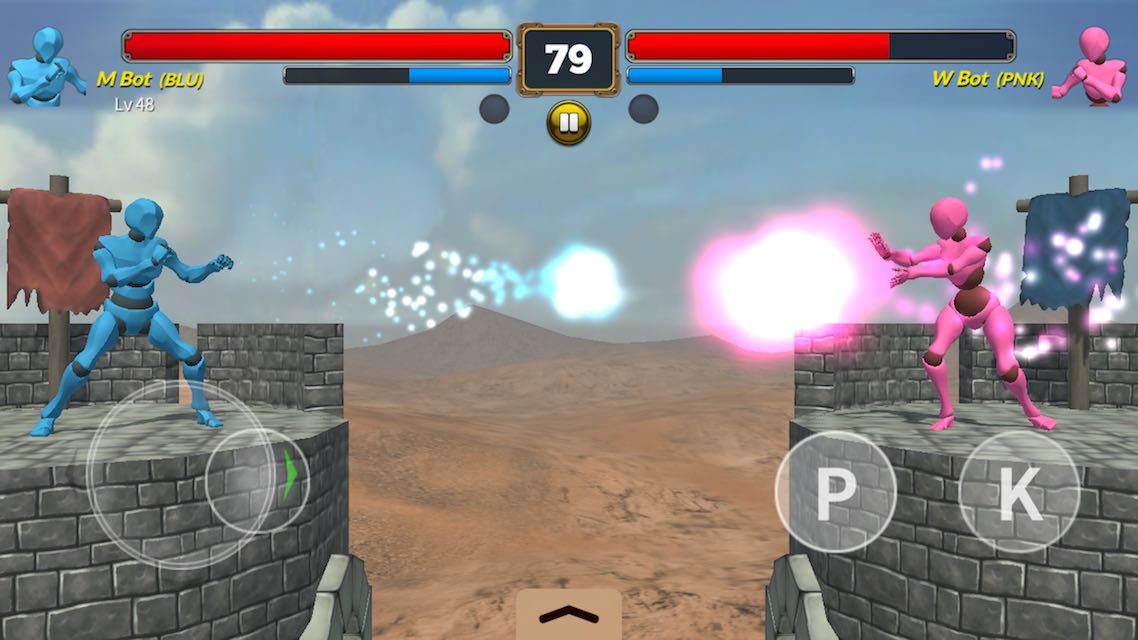The image size is (1138, 640).
Task: Tap the P punch button
Action: [835, 492]
